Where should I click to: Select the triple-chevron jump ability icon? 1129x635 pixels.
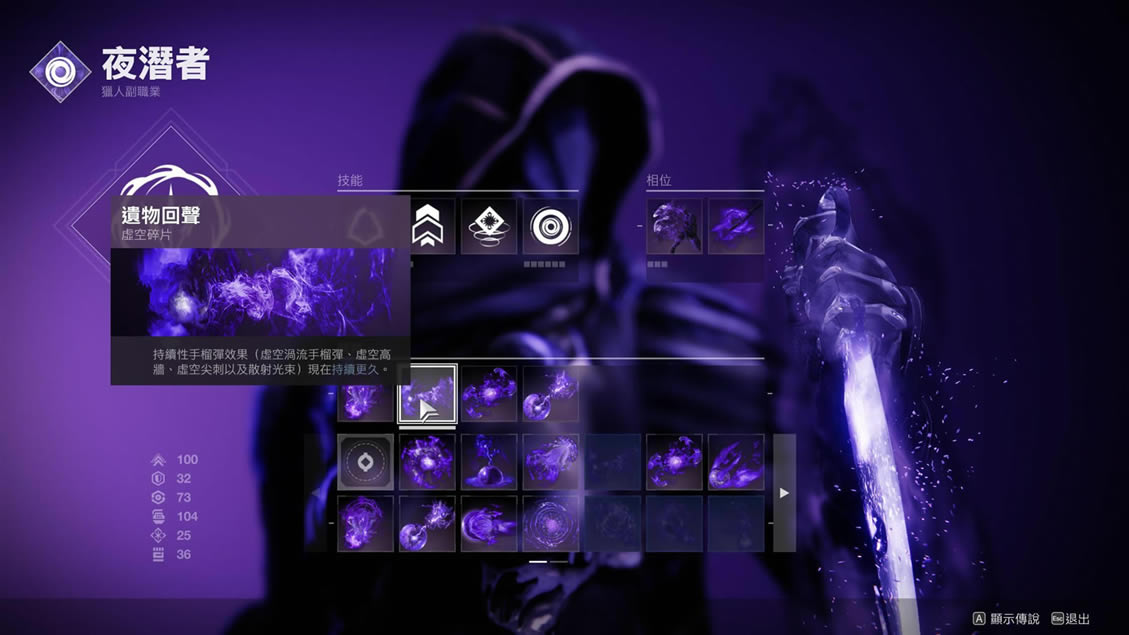pos(427,226)
